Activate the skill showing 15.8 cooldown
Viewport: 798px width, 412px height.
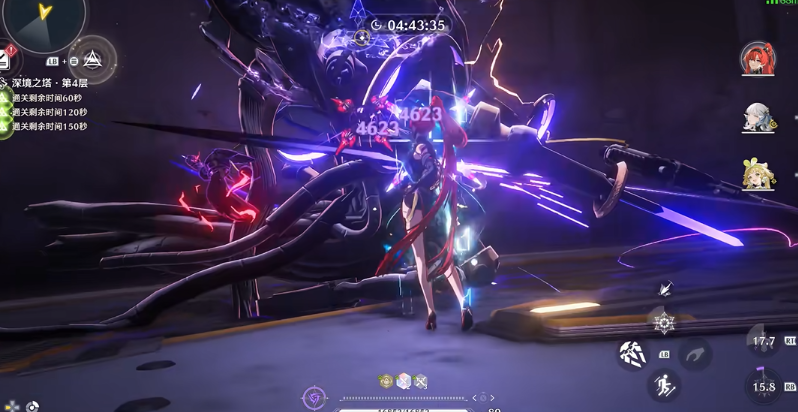(764, 386)
